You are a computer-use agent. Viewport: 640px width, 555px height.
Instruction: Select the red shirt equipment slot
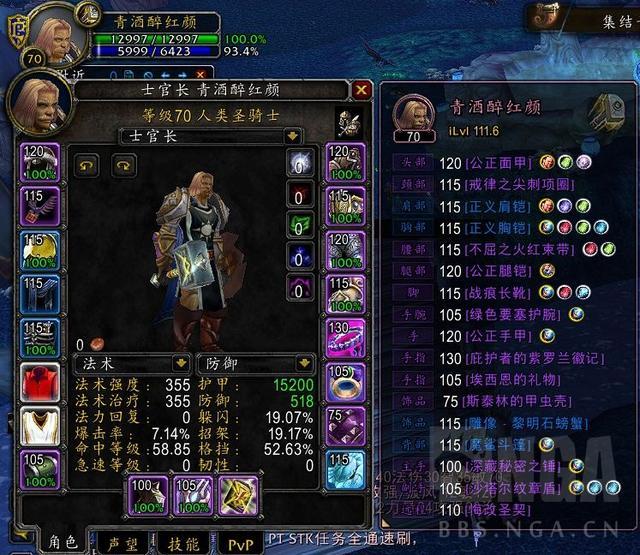(41, 382)
